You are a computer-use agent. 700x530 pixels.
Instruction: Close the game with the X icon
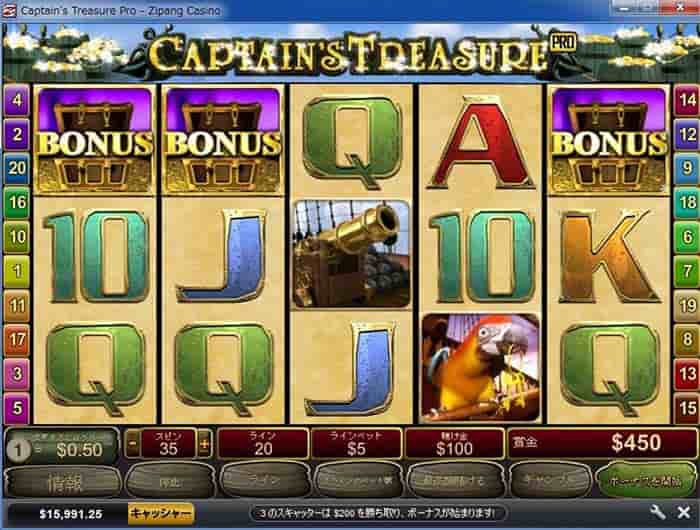click(x=682, y=514)
